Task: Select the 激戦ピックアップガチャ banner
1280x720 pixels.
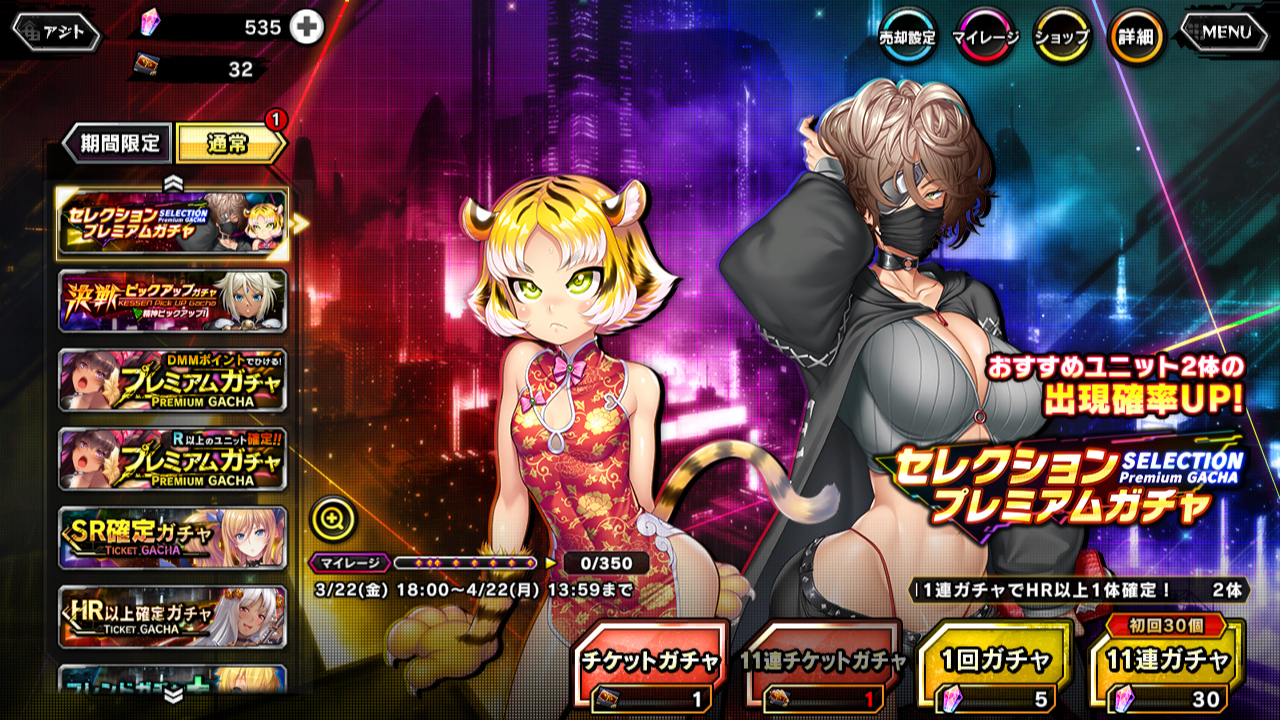Action: 173,301
